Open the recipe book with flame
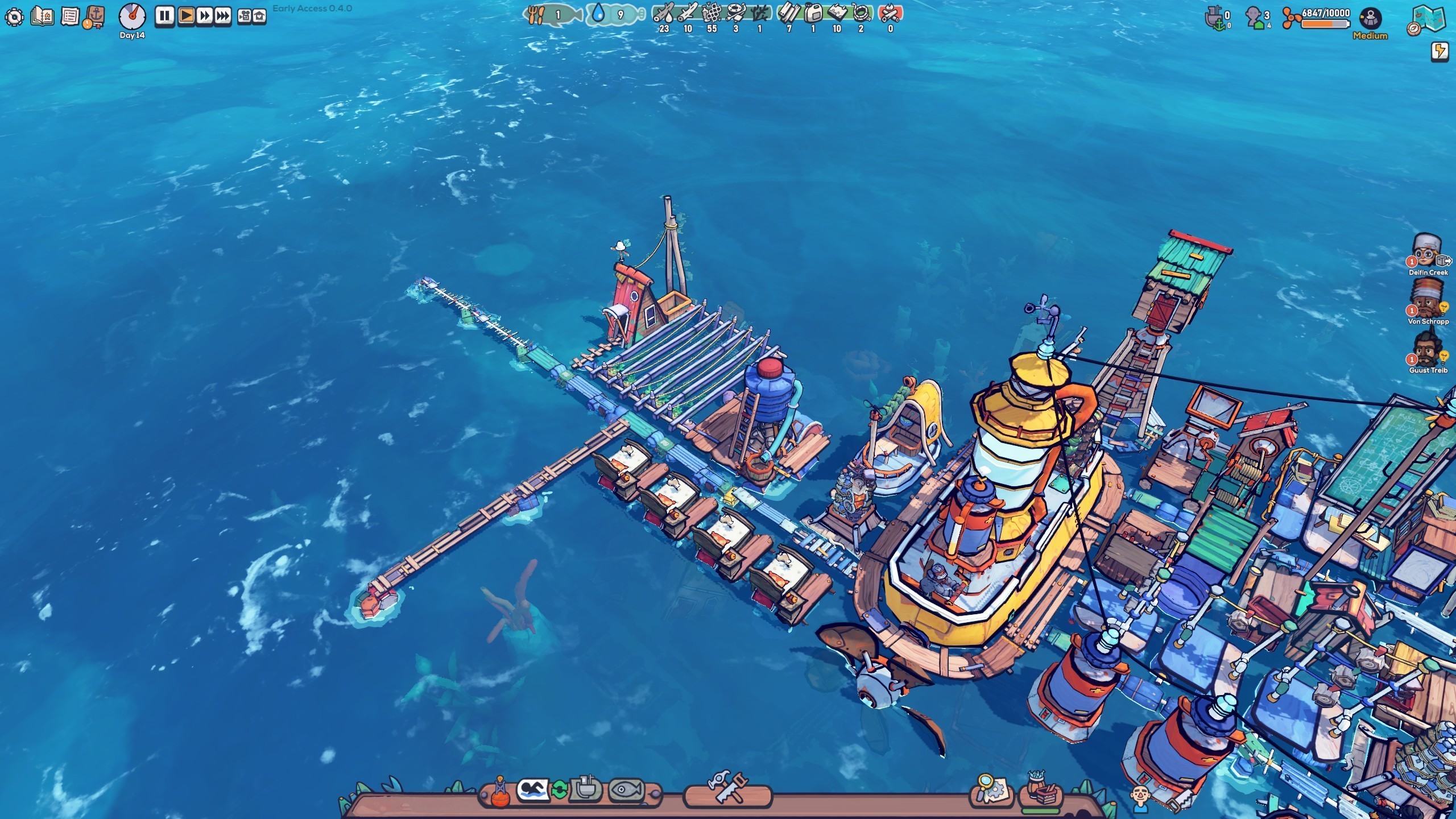The height and width of the screenshot is (819, 1456). [43, 16]
